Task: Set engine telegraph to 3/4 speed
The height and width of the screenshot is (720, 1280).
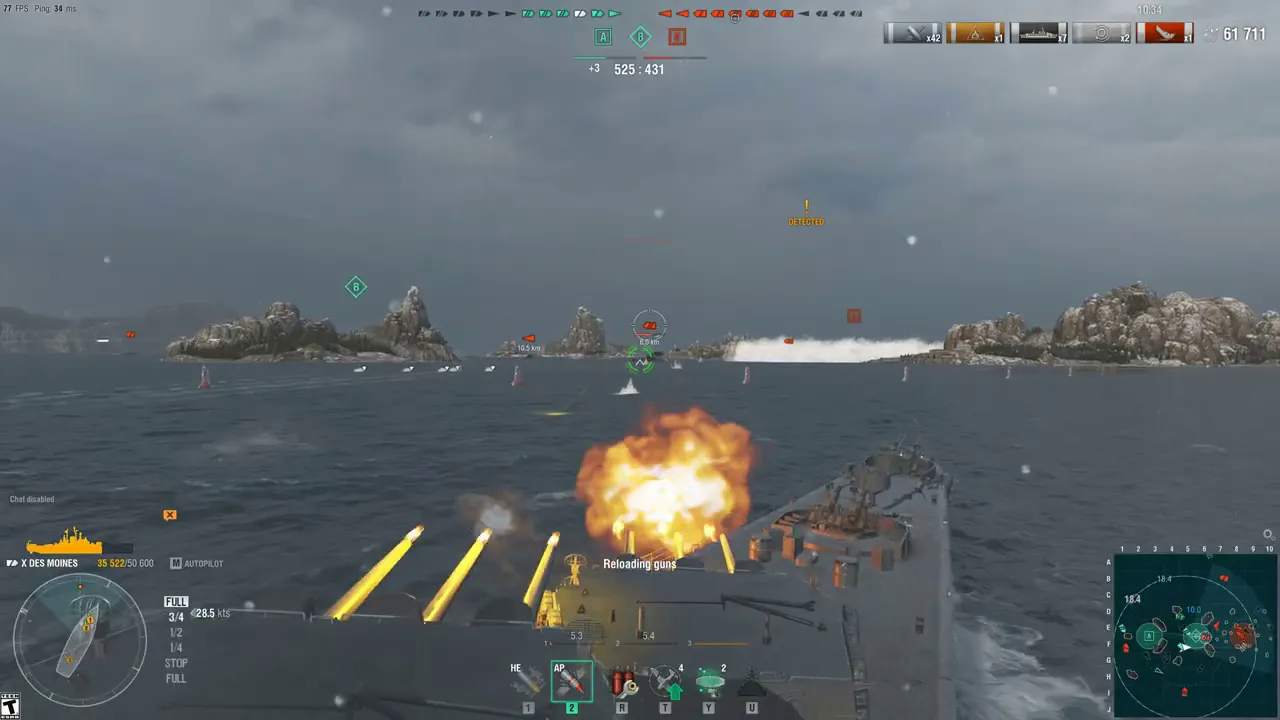Action: point(176,618)
